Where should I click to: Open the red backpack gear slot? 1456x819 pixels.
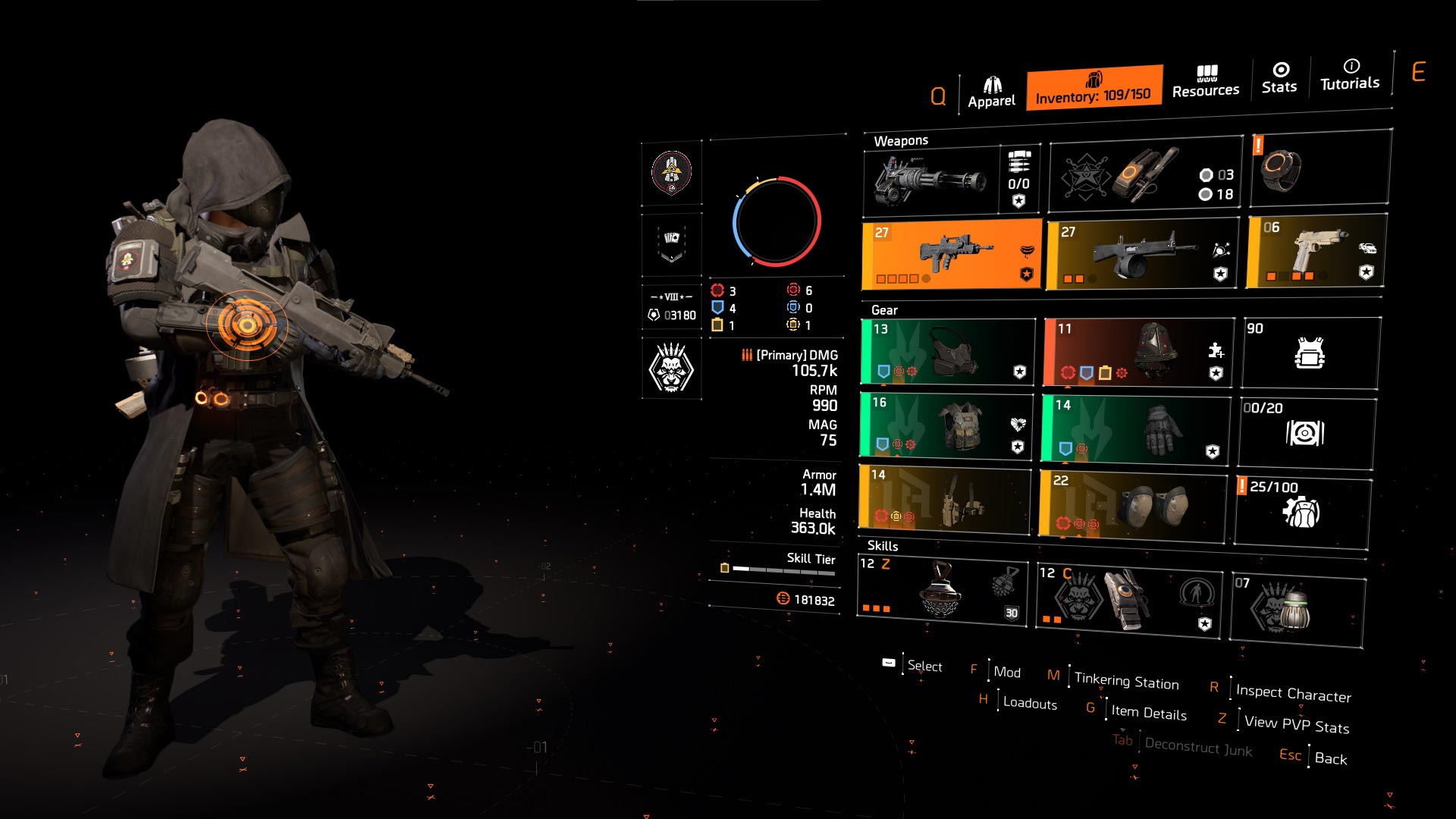1137,353
